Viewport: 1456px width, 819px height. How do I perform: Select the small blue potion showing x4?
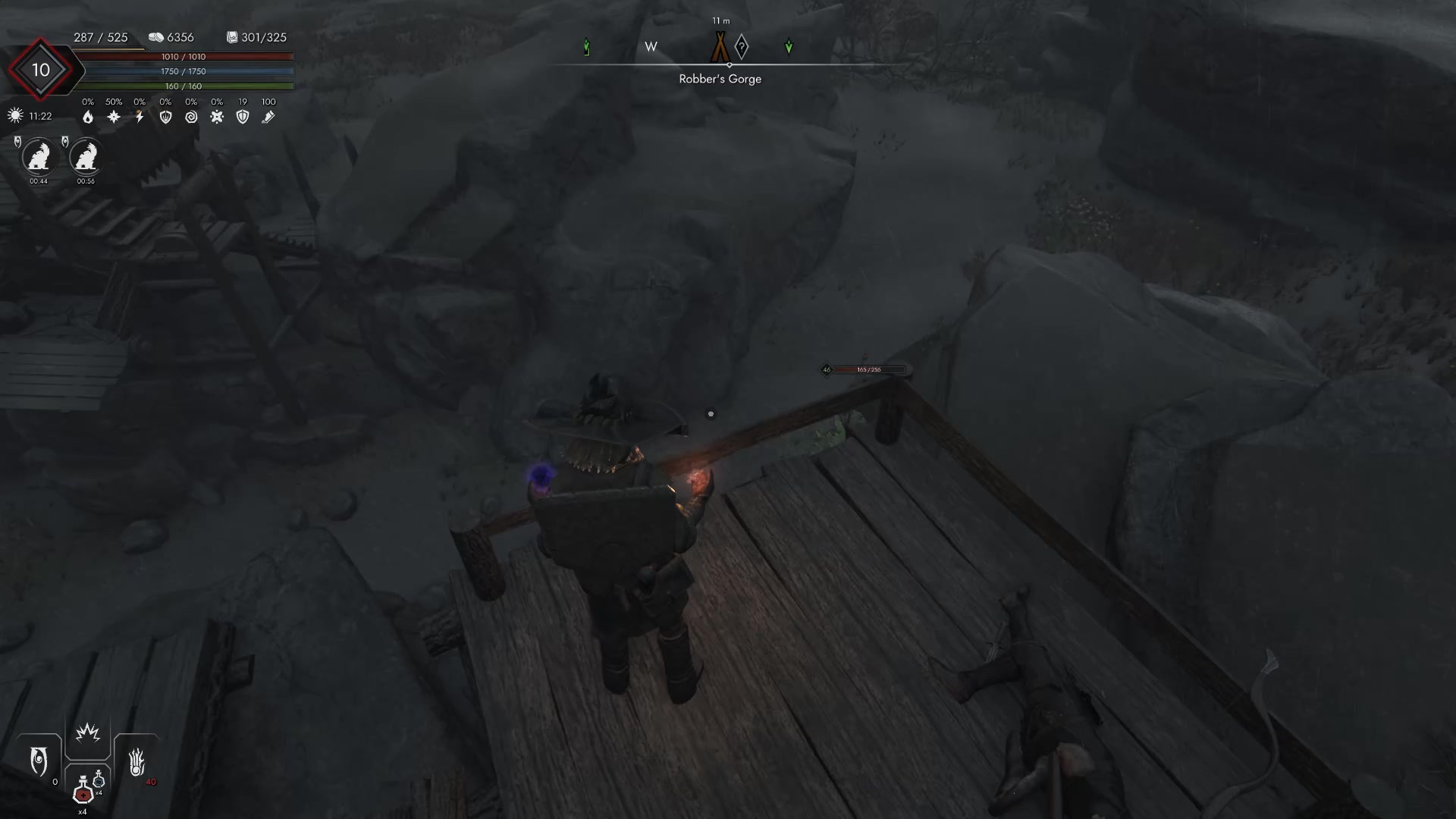point(99,780)
